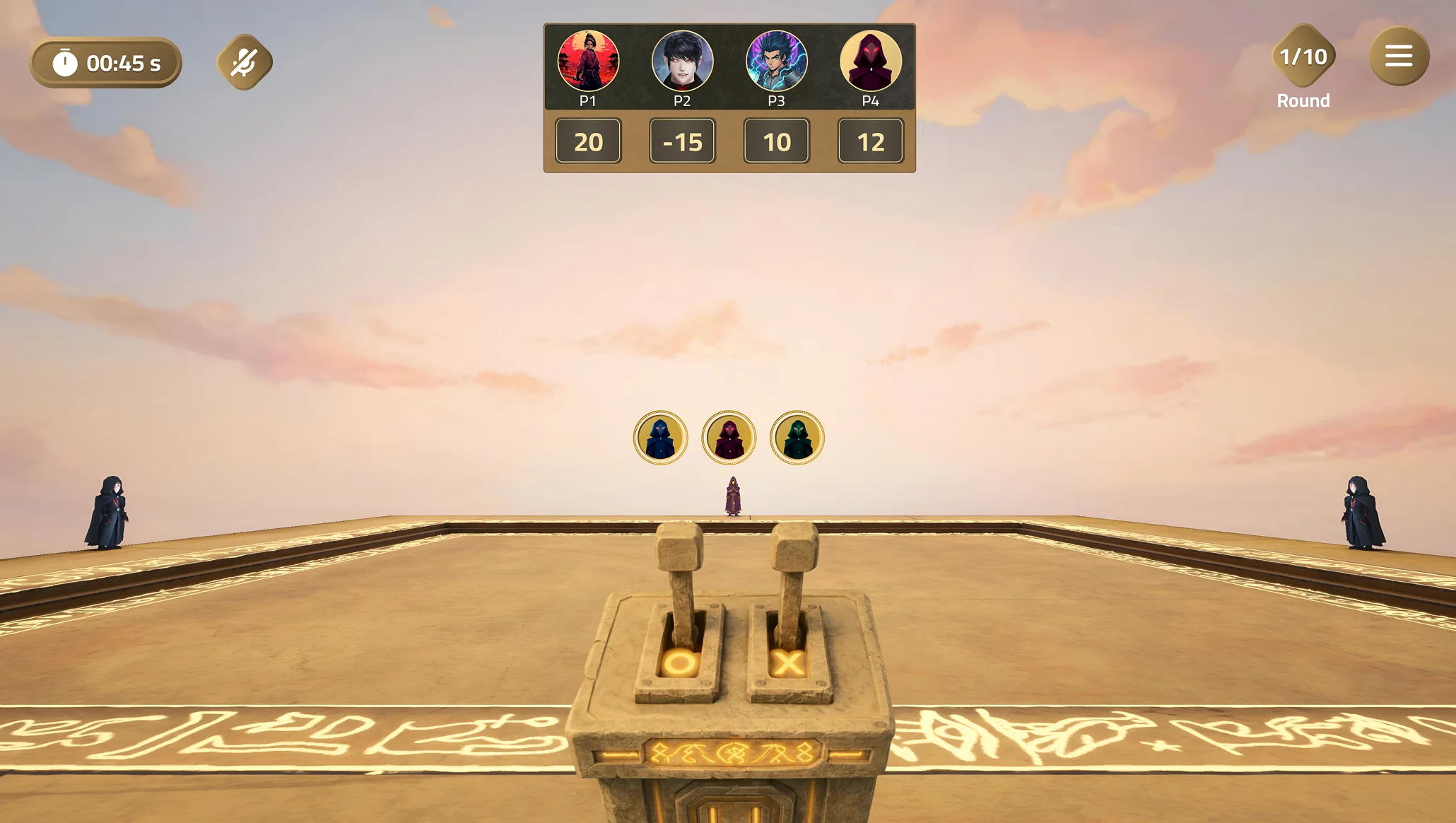Select the P3 blue-haired player portrait
The height and width of the screenshot is (823, 1456).
776,61
